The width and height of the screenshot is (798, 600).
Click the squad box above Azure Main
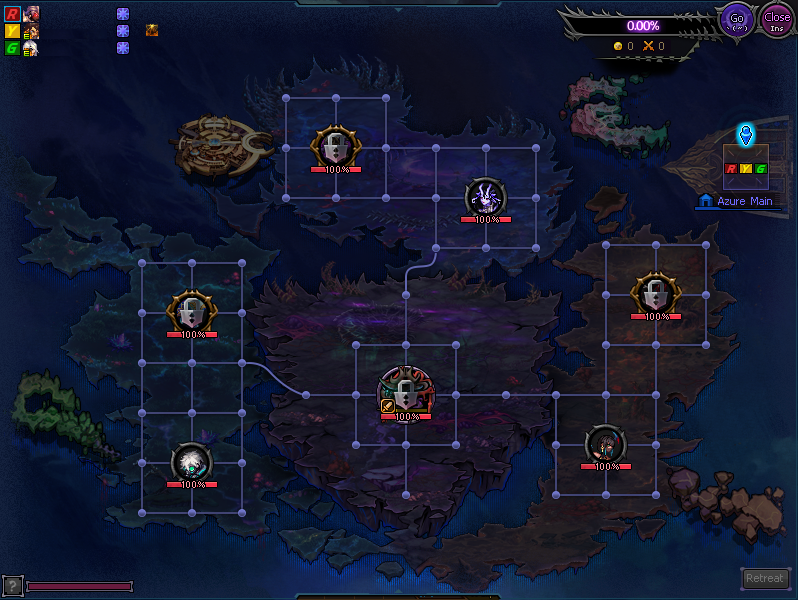point(745,167)
